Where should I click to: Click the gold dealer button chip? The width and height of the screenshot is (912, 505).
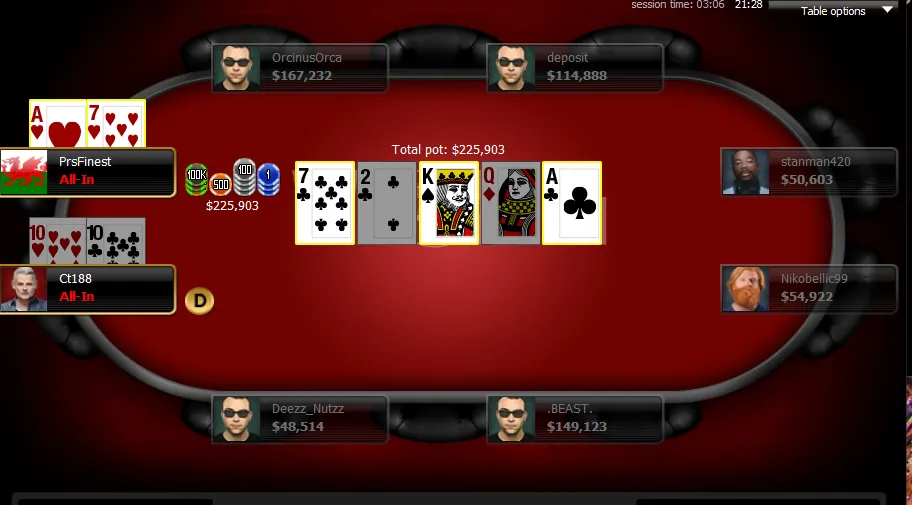200,300
